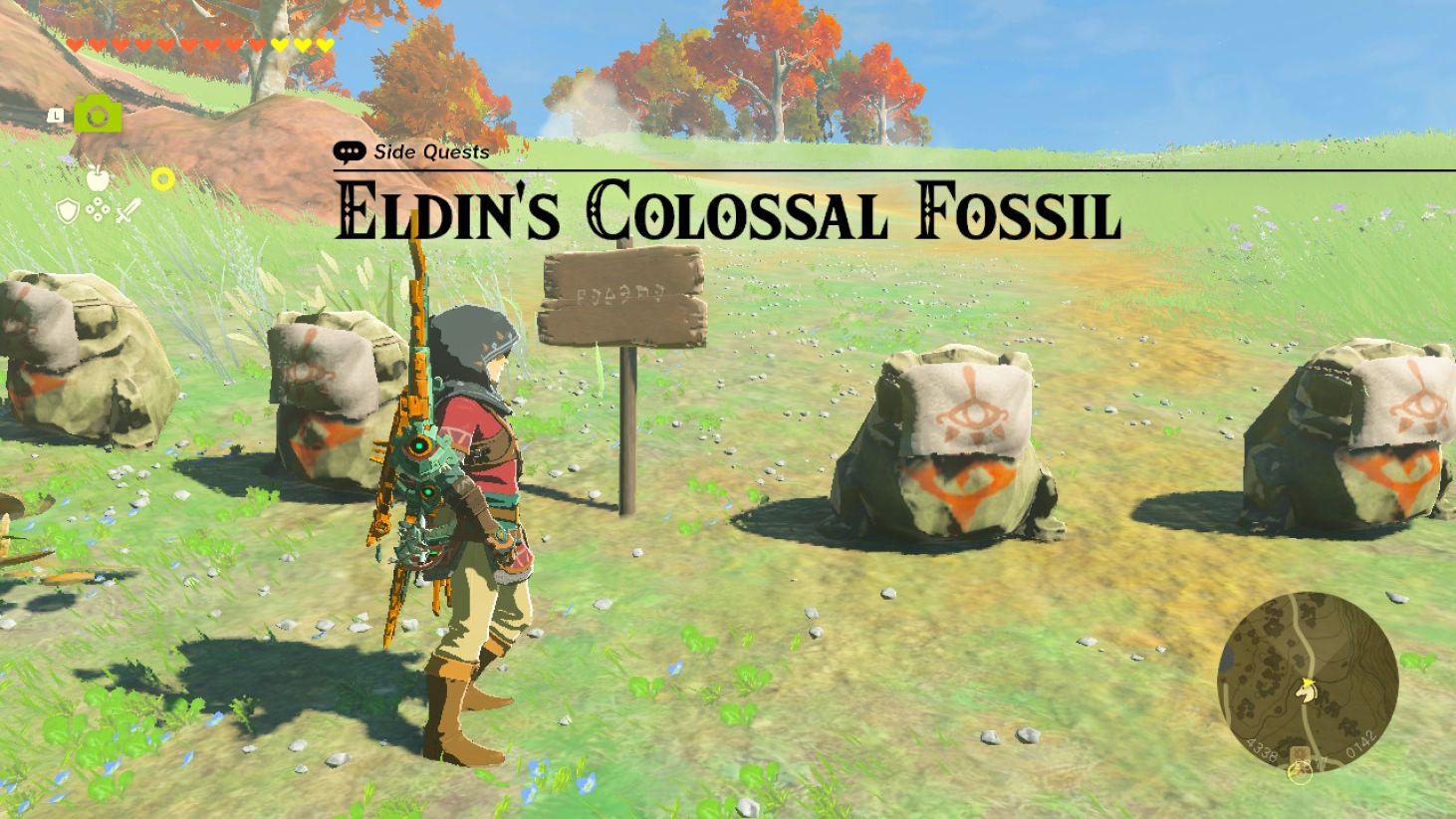Click the yellow ring status icon
This screenshot has width=1456, height=819.
click(x=162, y=178)
